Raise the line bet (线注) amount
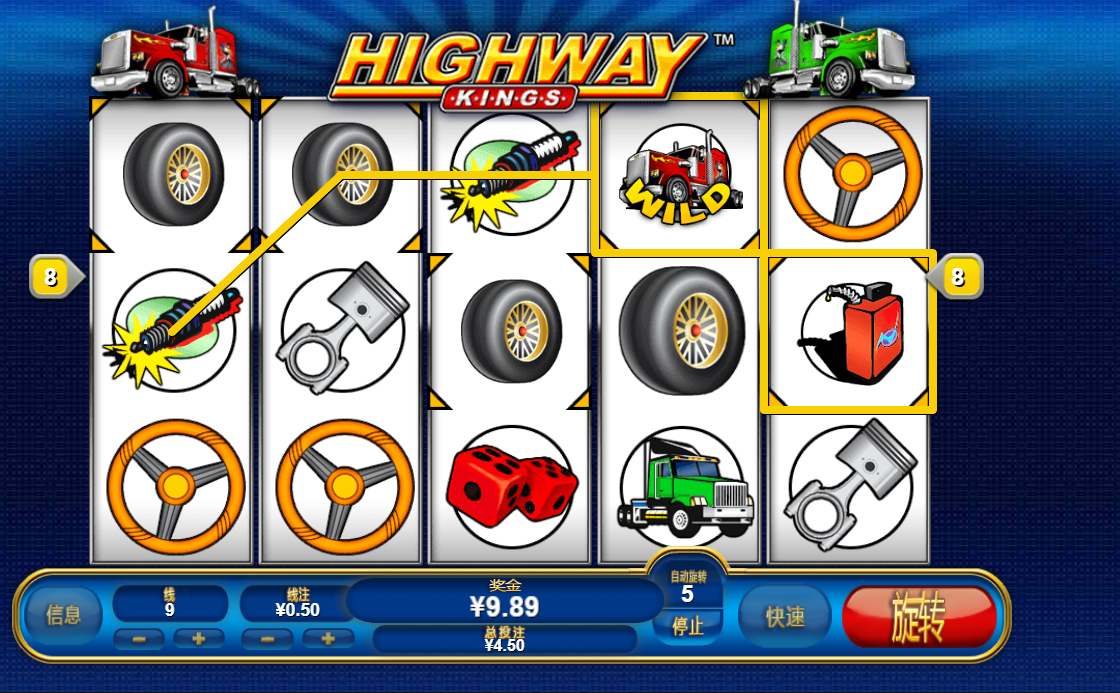The image size is (1120, 693). pos(329,639)
